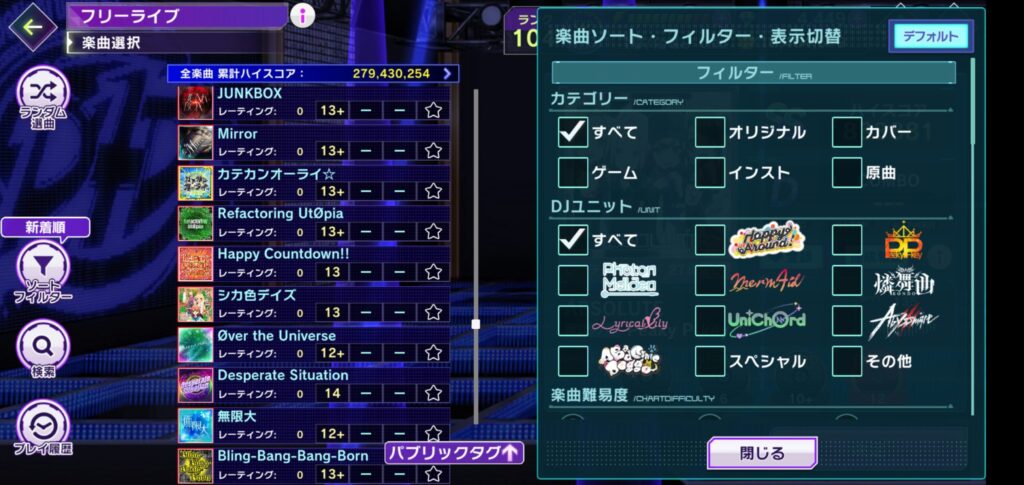View the プレイ履歴 play history
The height and width of the screenshot is (485, 1024).
coord(43,428)
